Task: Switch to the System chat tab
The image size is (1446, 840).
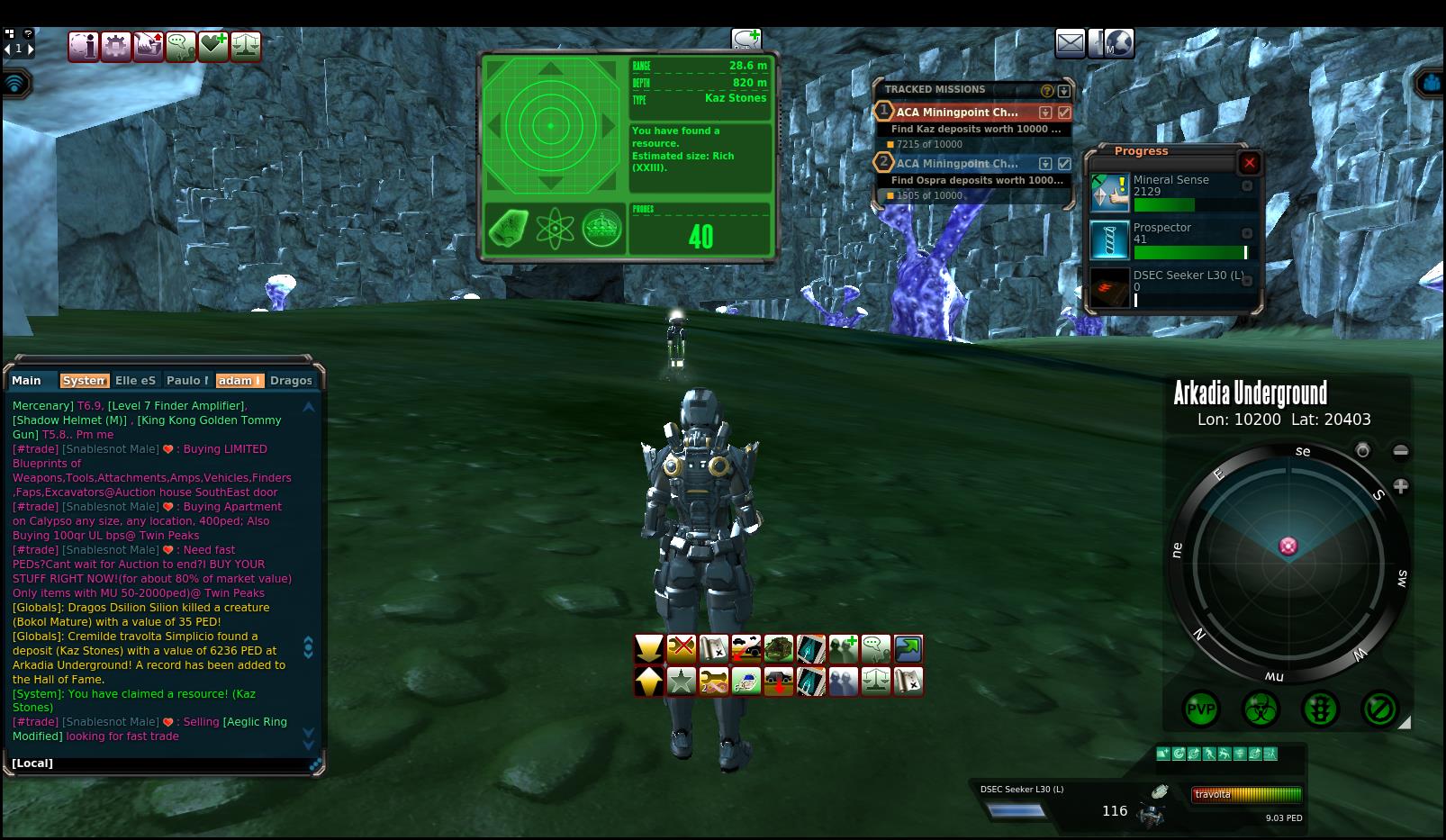Action: pyautogui.click(x=84, y=381)
